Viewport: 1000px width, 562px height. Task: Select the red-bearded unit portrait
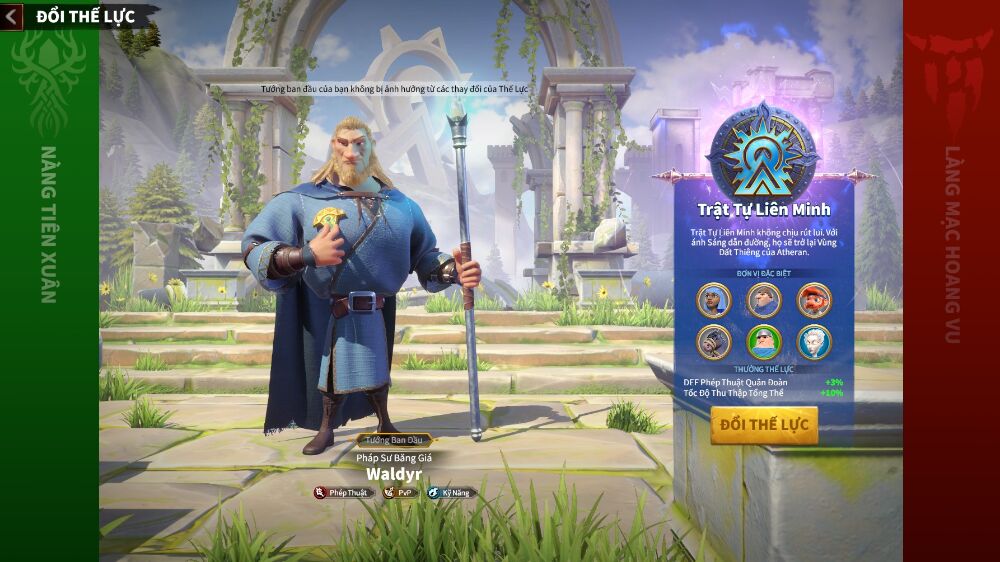pos(814,300)
